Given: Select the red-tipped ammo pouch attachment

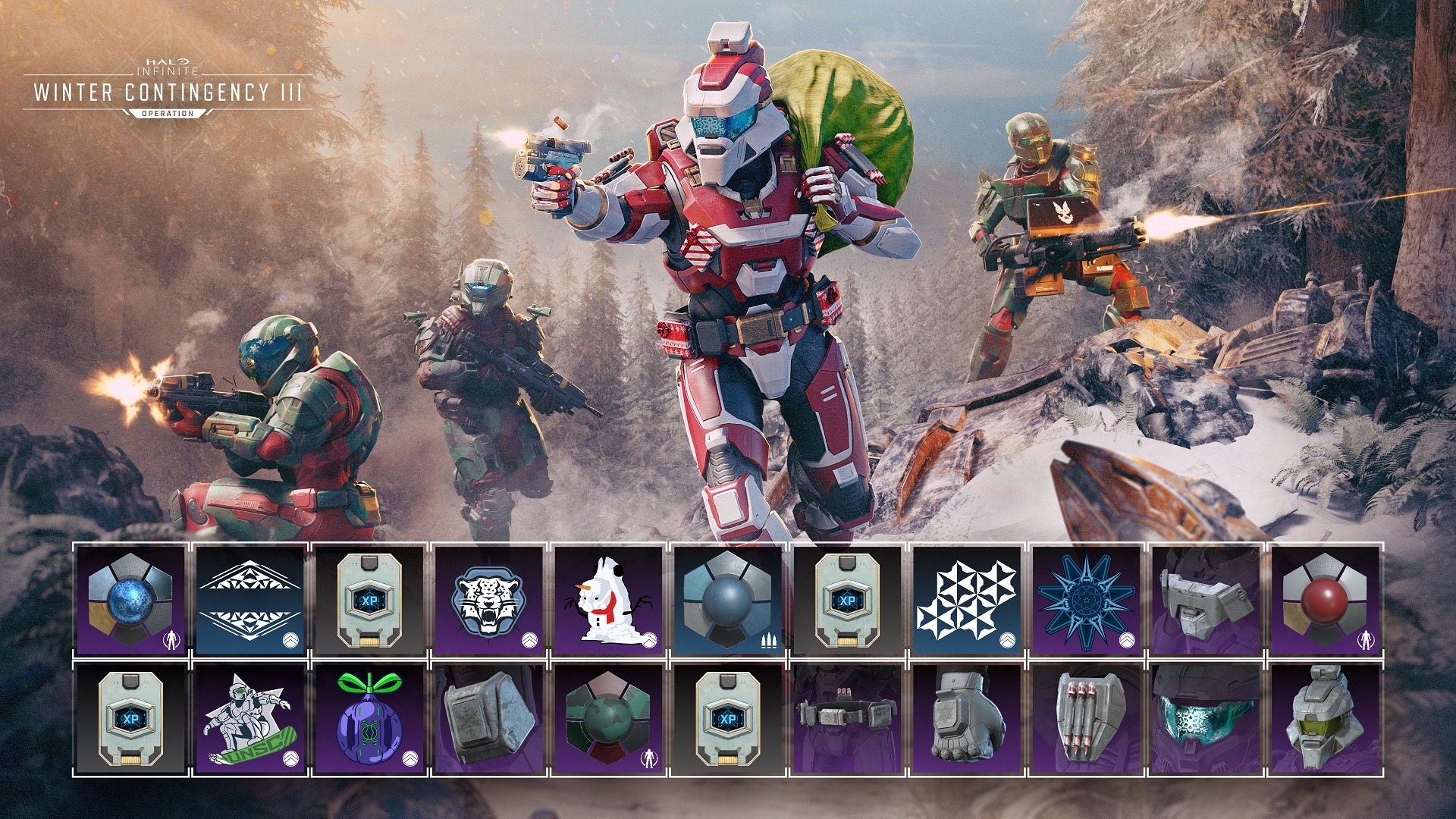Looking at the screenshot, I should click(x=1085, y=719).
